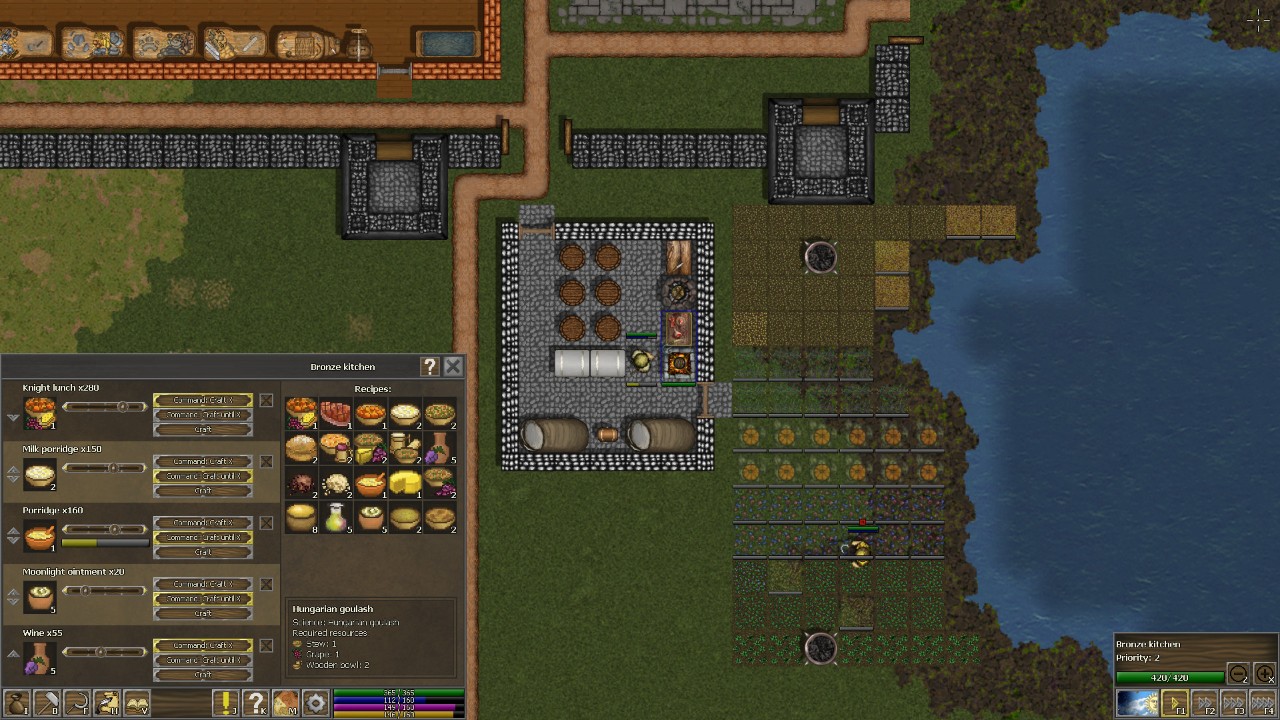This screenshot has height=720, width=1280.
Task: Open the hammer build menu
Action: (46, 703)
